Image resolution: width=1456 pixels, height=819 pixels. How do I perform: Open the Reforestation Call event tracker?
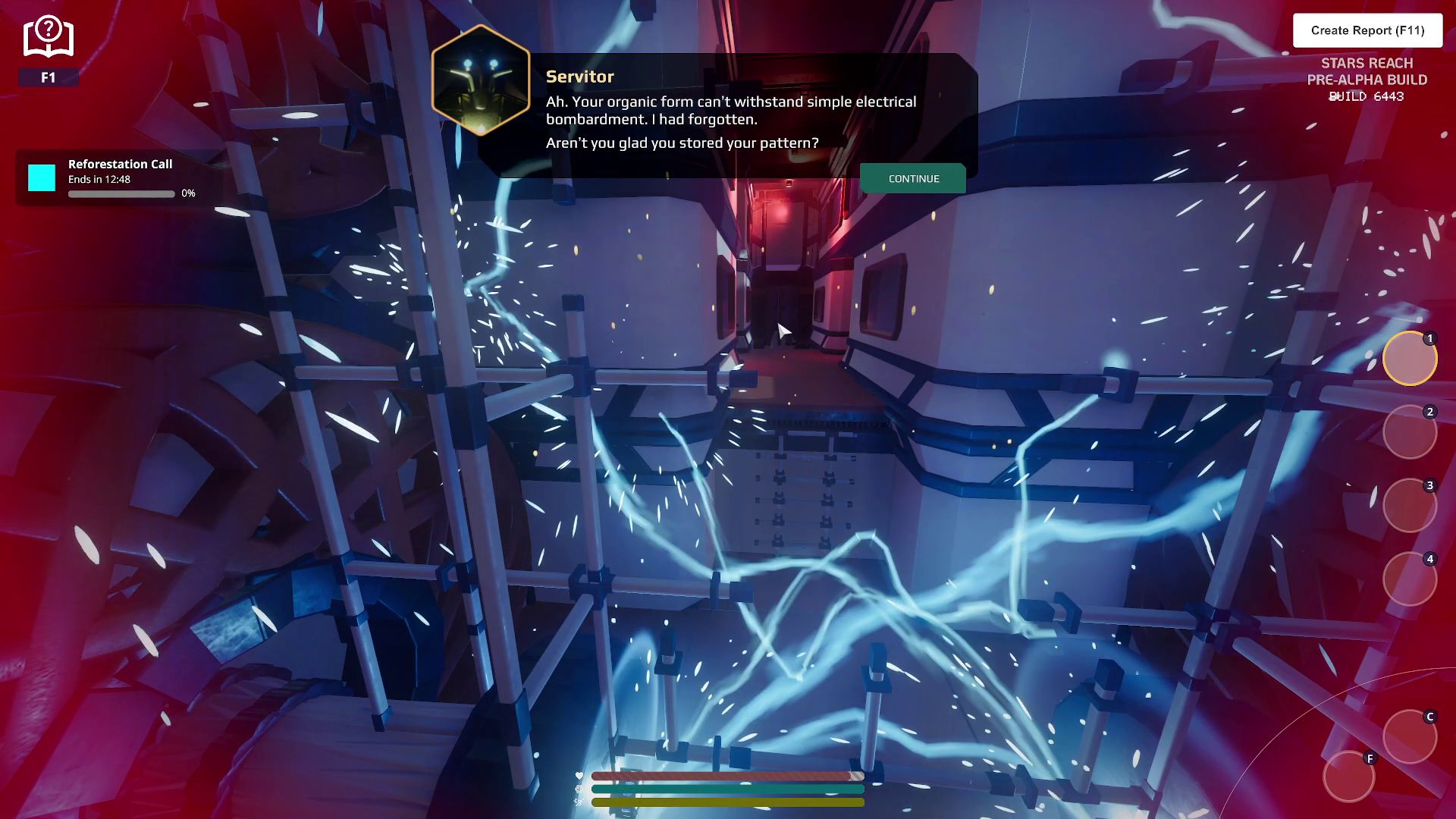(120, 178)
